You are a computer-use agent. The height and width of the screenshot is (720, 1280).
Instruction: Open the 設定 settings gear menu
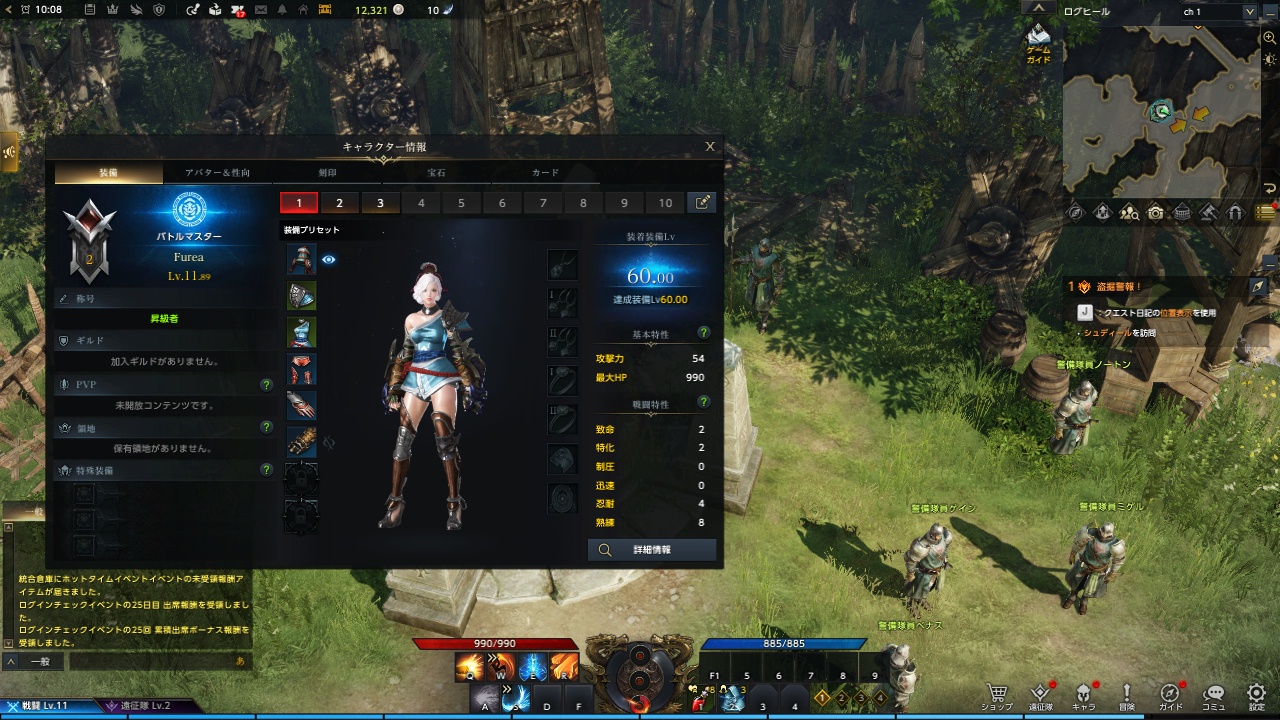[x=1254, y=692]
